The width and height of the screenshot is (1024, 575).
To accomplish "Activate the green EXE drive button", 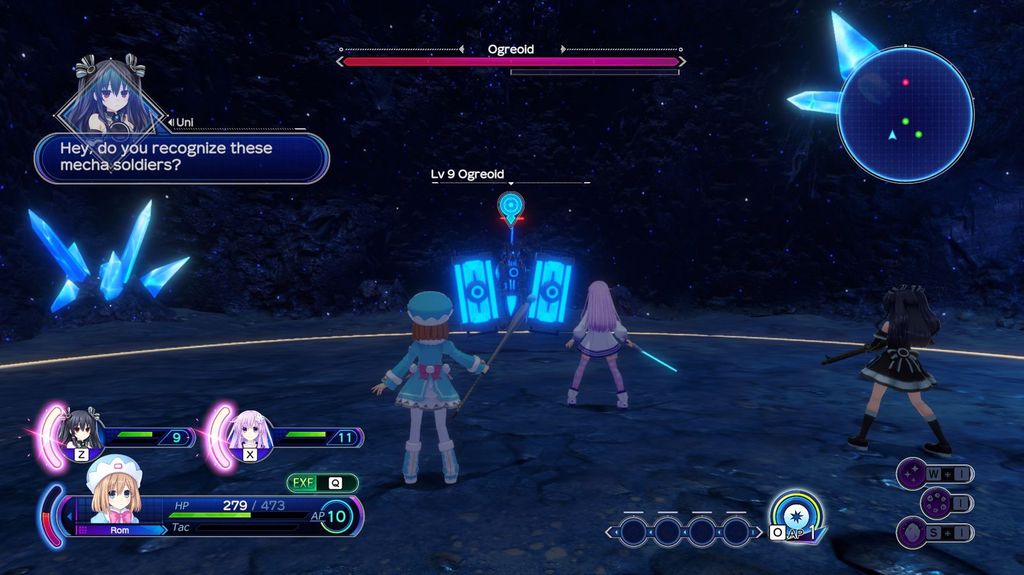I will [x=304, y=482].
